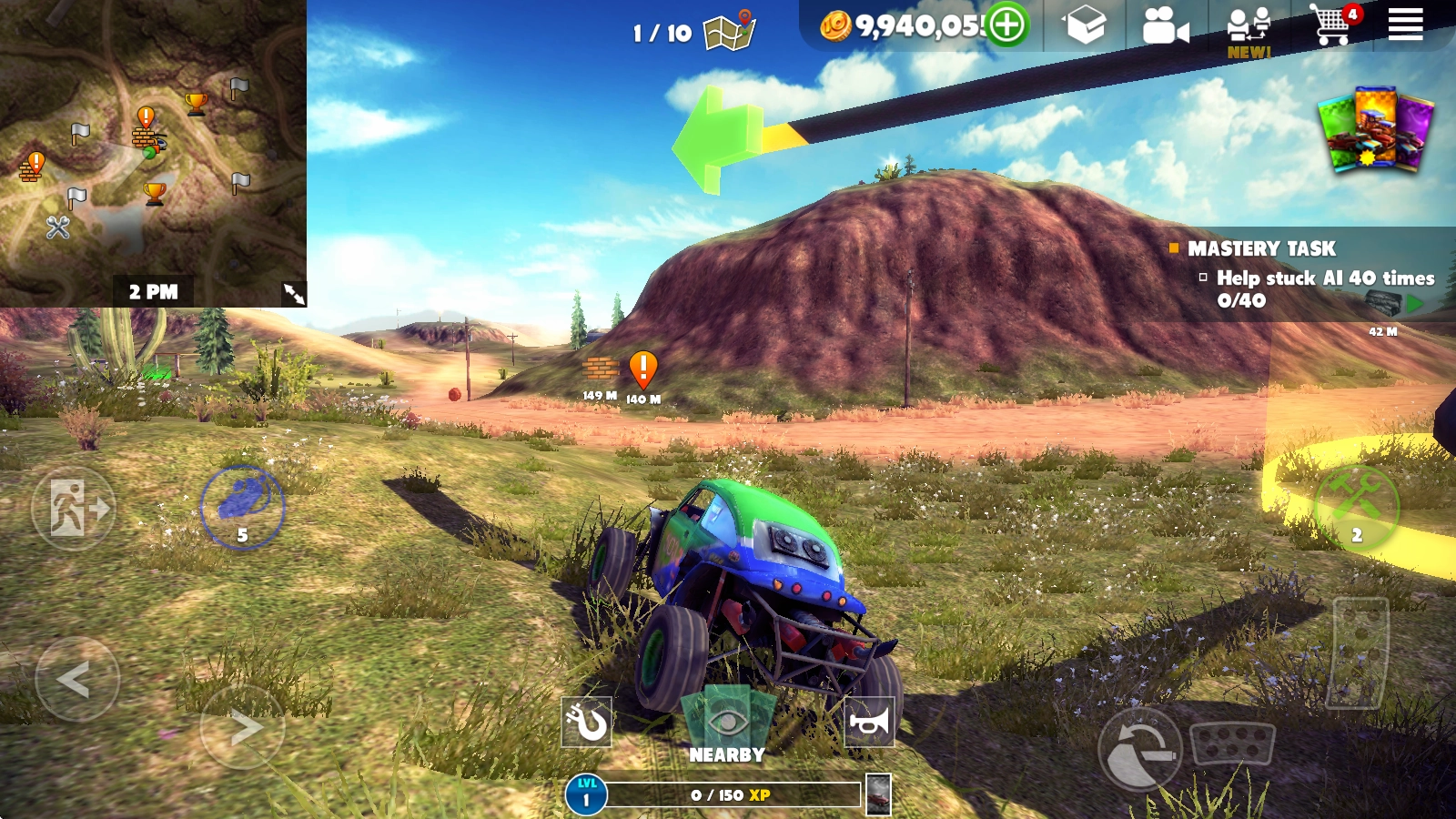Image resolution: width=1456 pixels, height=819 pixels.
Task: Honk the horn
Action: [x=869, y=723]
